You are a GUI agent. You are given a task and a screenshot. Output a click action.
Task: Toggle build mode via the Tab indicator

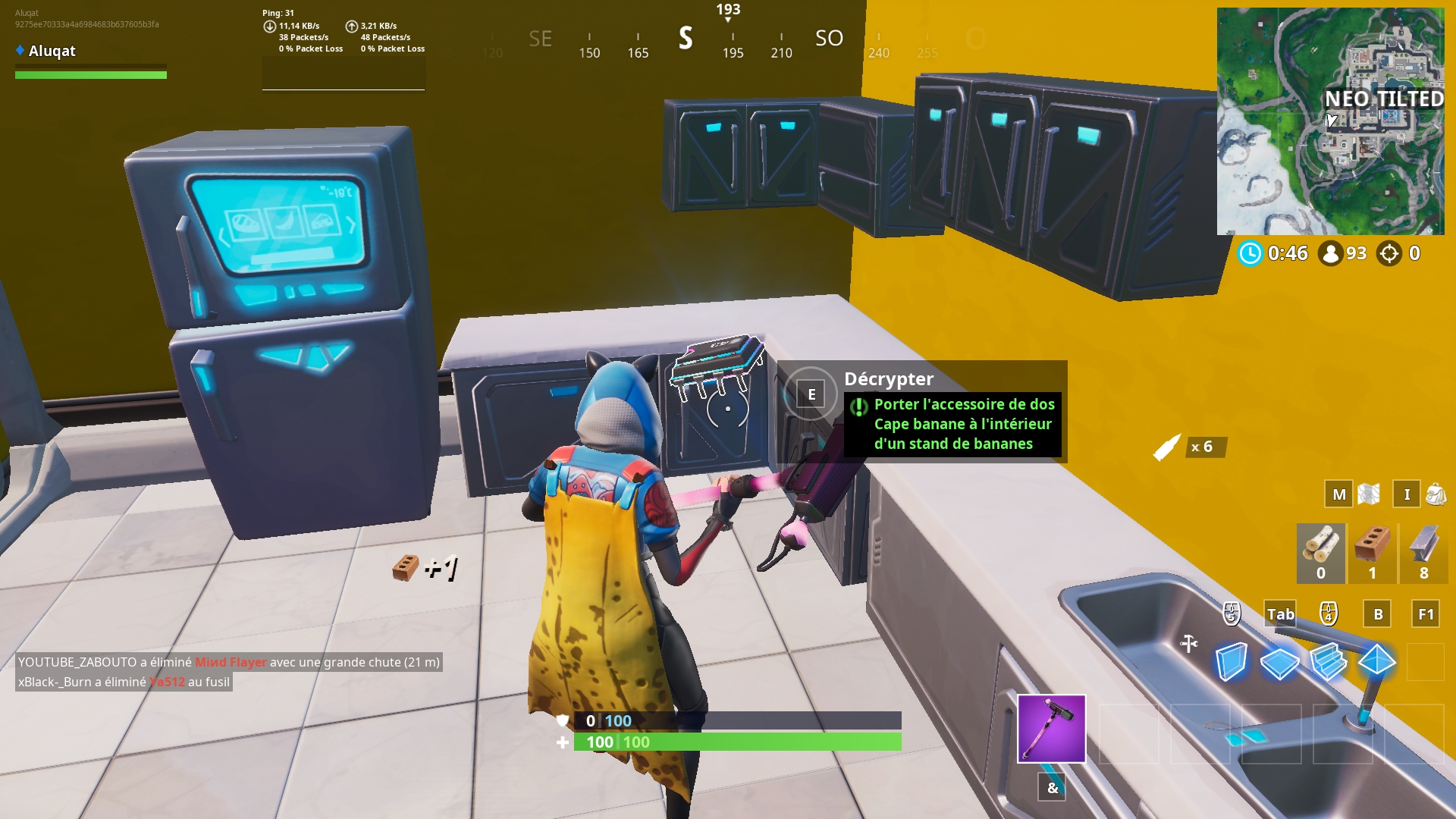coord(1280,615)
